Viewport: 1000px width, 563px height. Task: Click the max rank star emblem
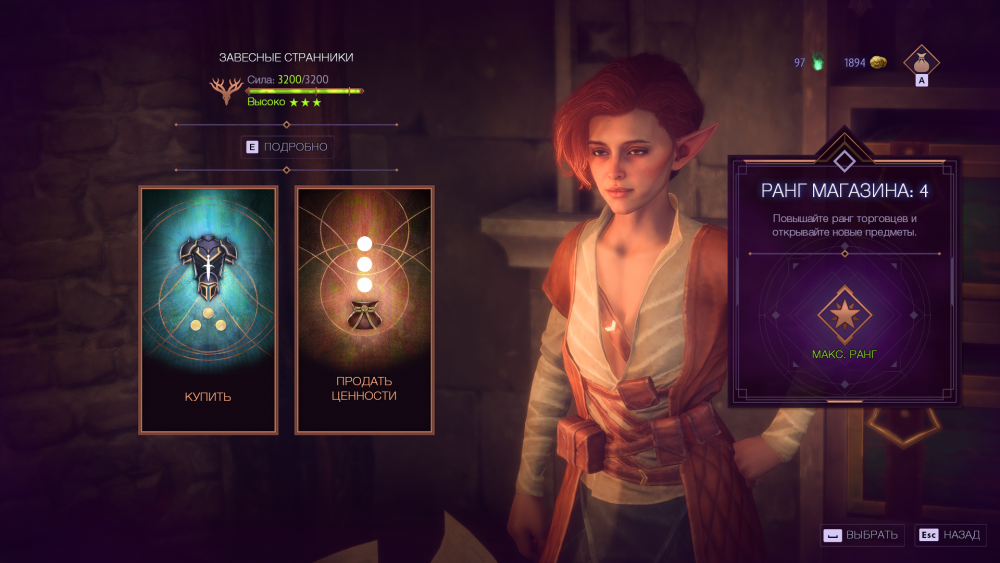pyautogui.click(x=844, y=314)
